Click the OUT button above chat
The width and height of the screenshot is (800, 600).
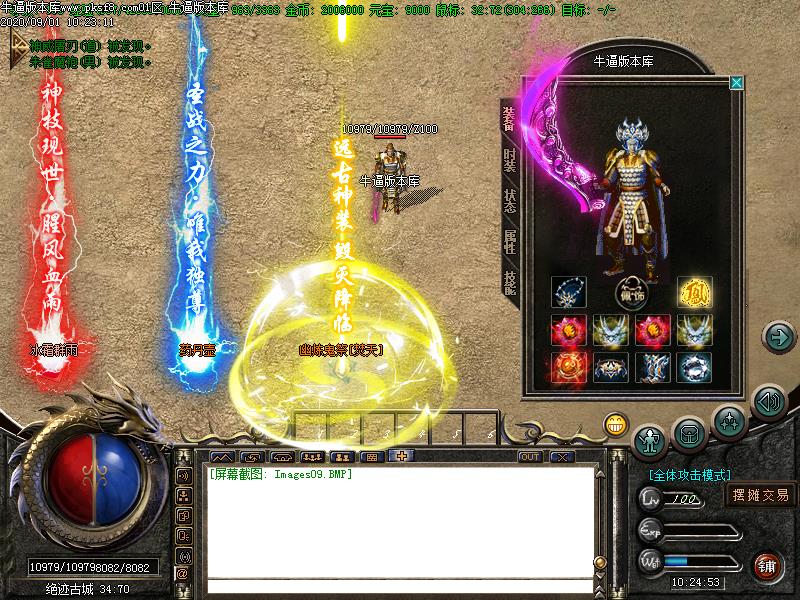(x=530, y=457)
